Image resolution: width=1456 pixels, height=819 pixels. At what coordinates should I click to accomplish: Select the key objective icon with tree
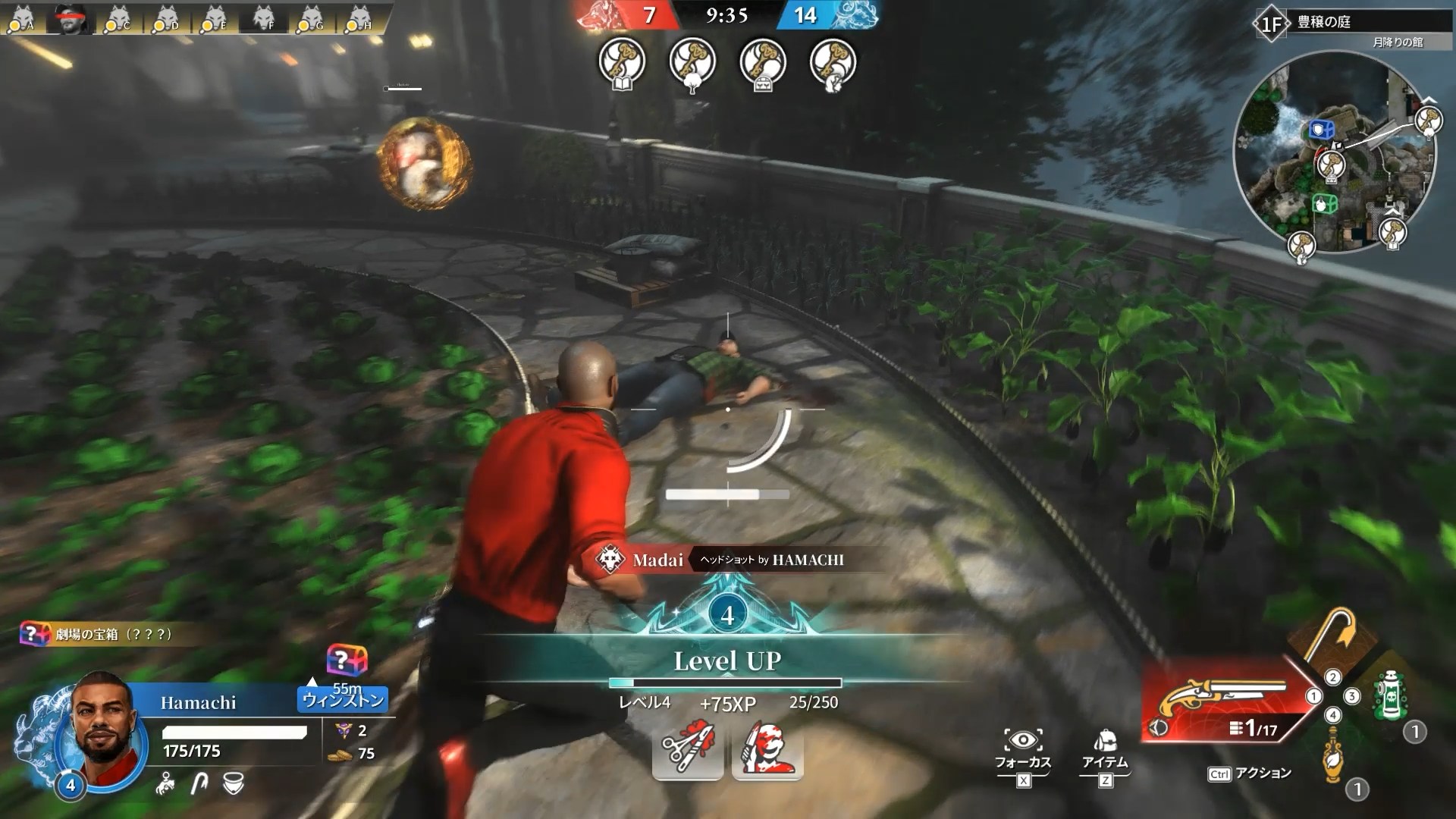click(692, 62)
